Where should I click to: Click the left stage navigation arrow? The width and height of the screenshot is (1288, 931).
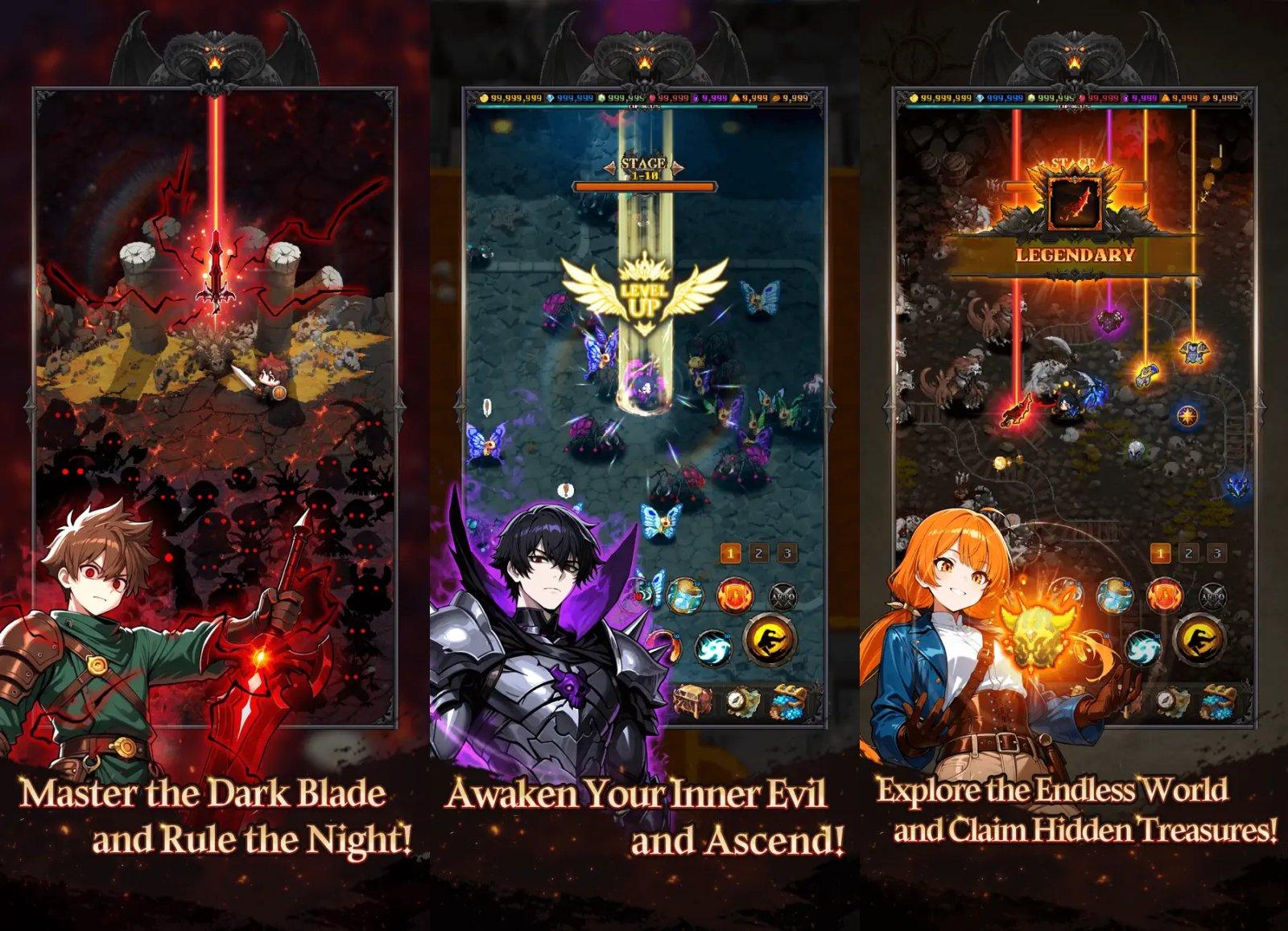pos(611,167)
